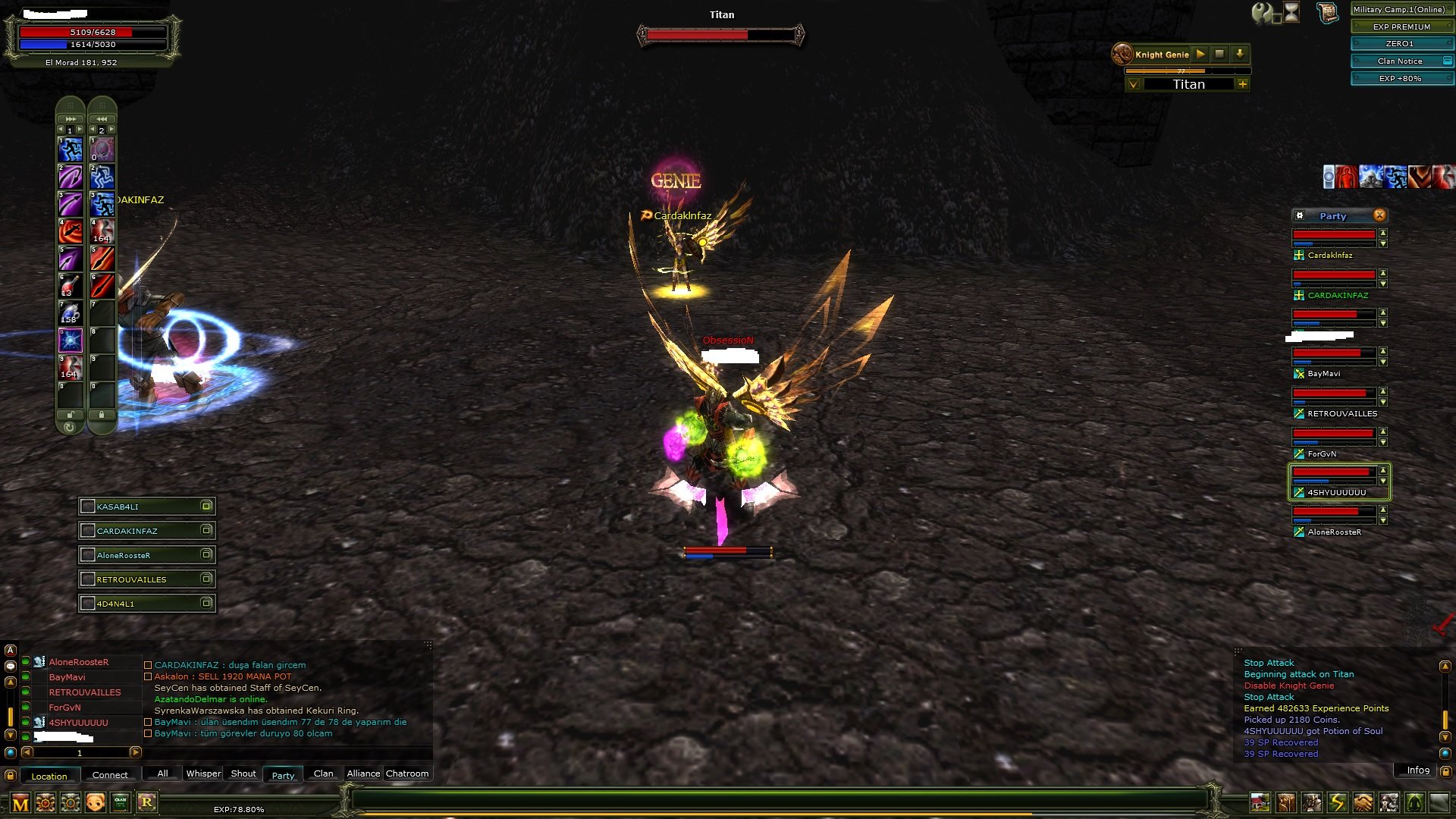Image resolution: width=1456 pixels, height=819 pixels.
Task: Open the character armor icon on bottom toolbar
Action: [1312, 803]
